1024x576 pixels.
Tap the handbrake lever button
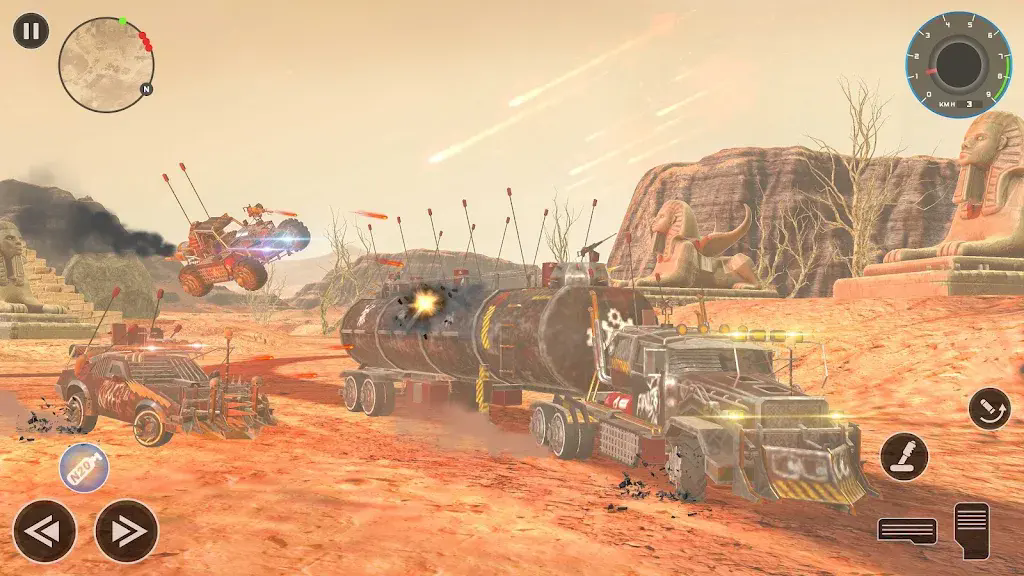tap(904, 456)
